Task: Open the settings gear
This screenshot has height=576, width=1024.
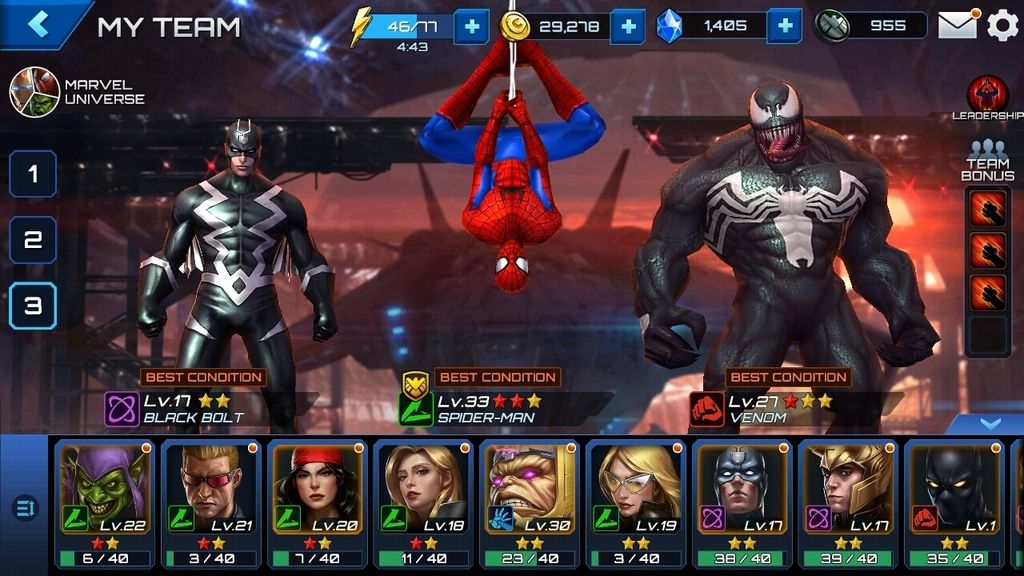Action: coord(1002,26)
